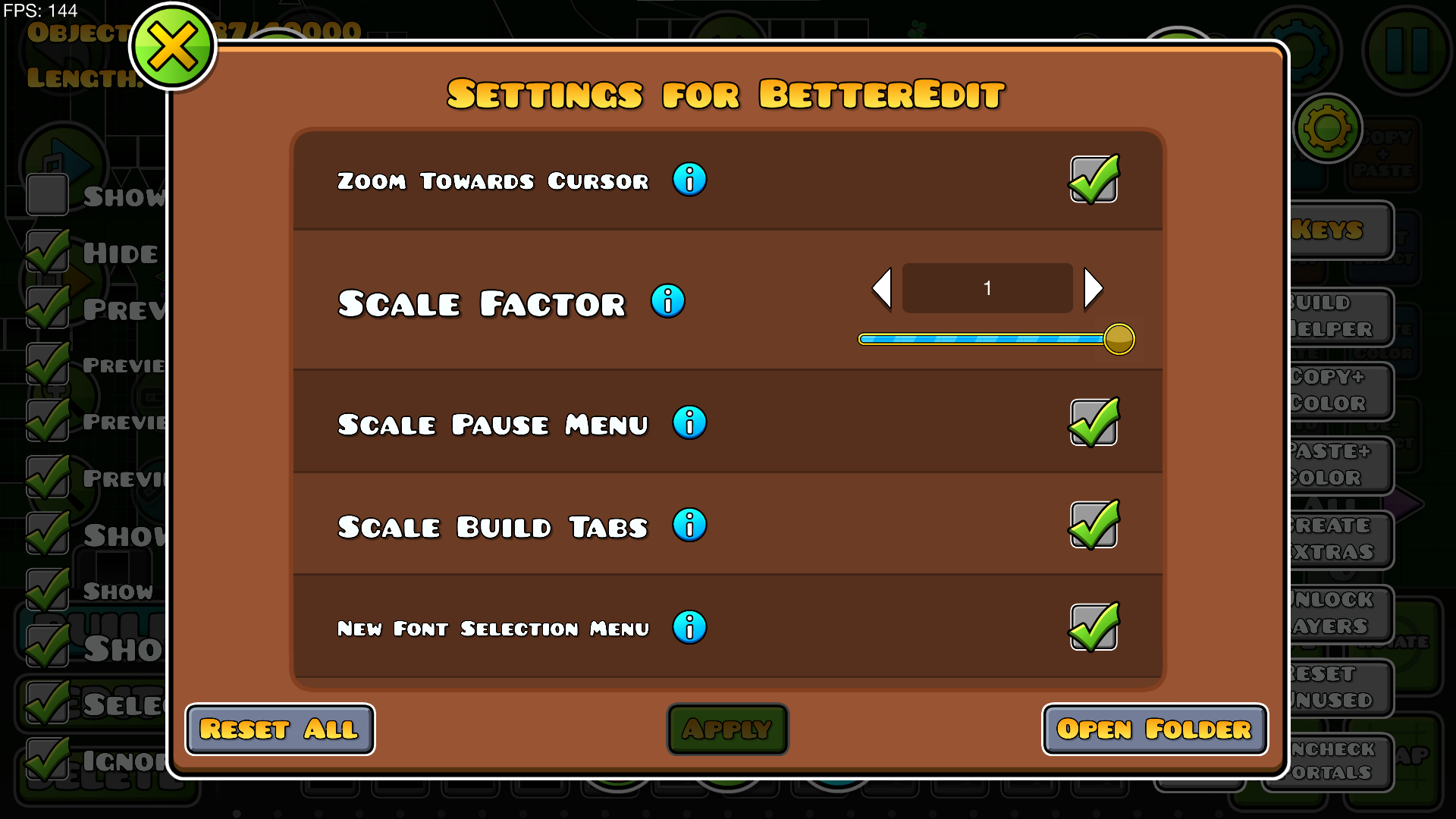Image resolution: width=1456 pixels, height=819 pixels.
Task: Click the Scale Factor value field
Action: (987, 288)
